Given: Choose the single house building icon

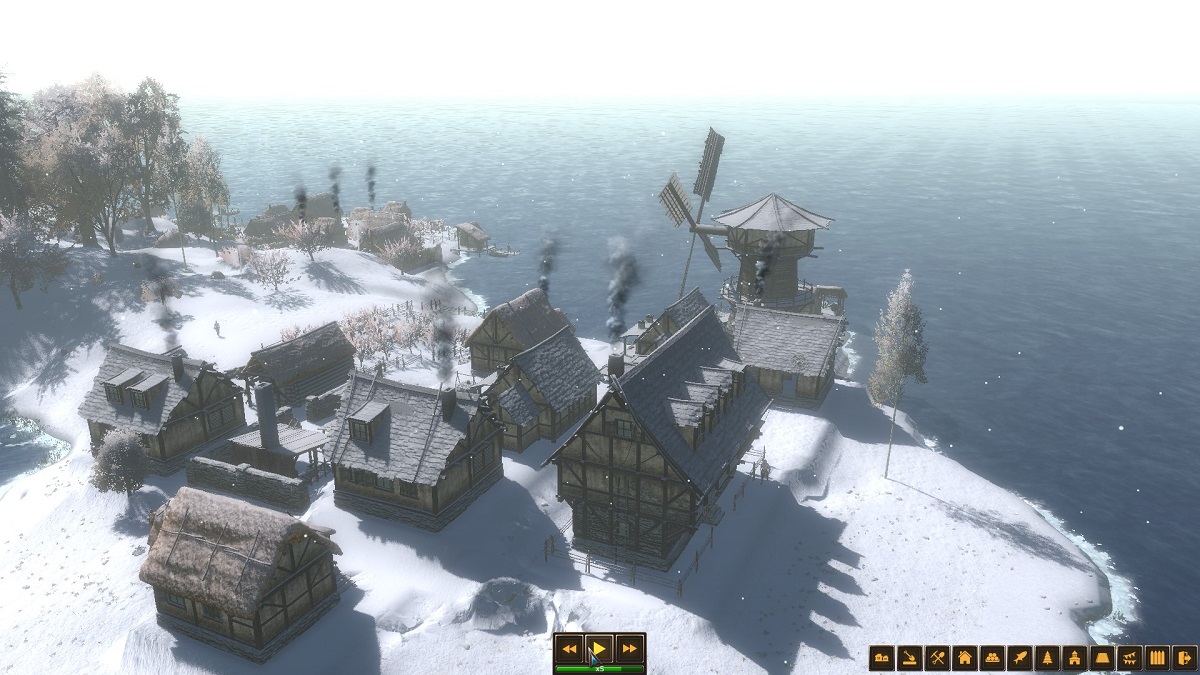Looking at the screenshot, I should [x=964, y=657].
